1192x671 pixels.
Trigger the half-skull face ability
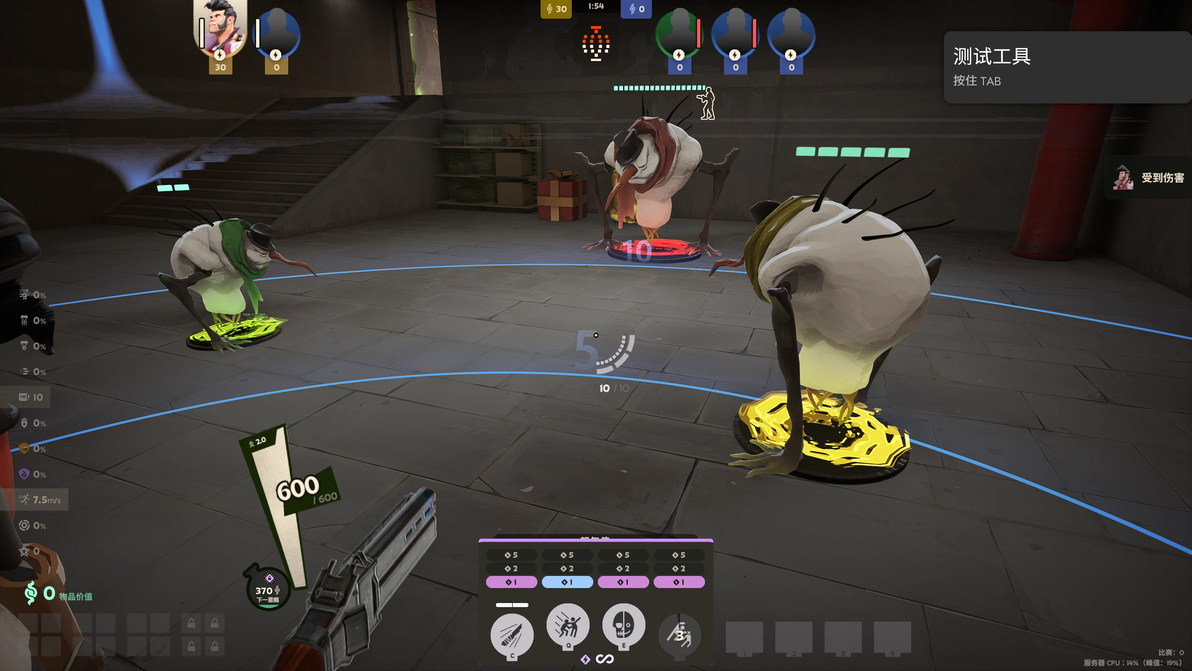coord(624,626)
